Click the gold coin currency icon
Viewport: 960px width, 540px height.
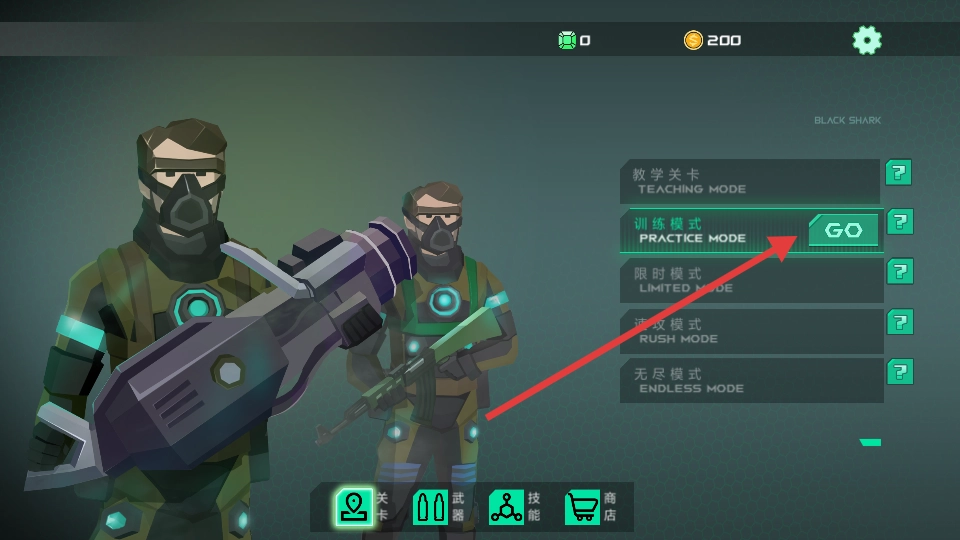693,40
